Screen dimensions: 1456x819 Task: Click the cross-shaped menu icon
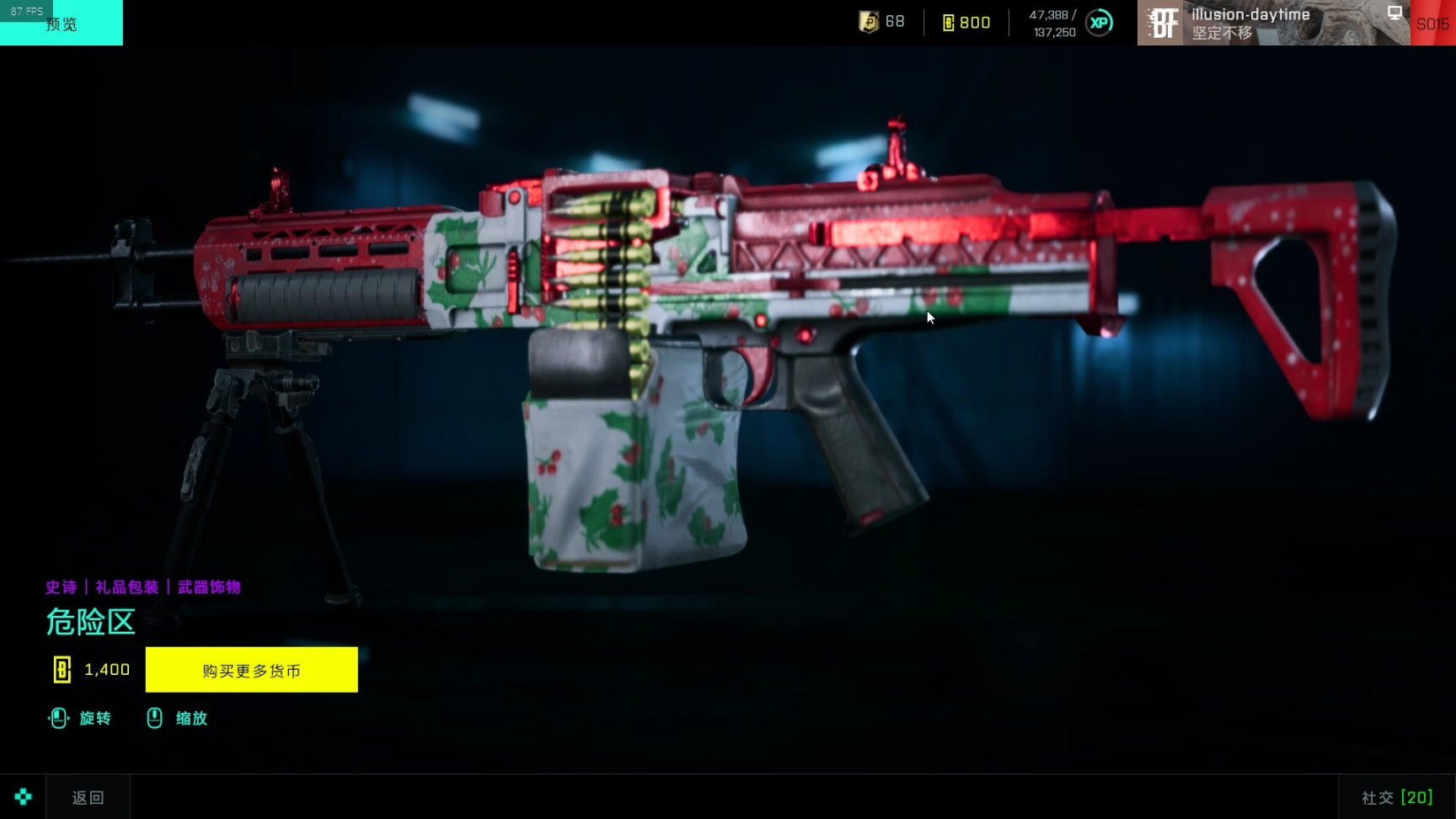coord(23,796)
